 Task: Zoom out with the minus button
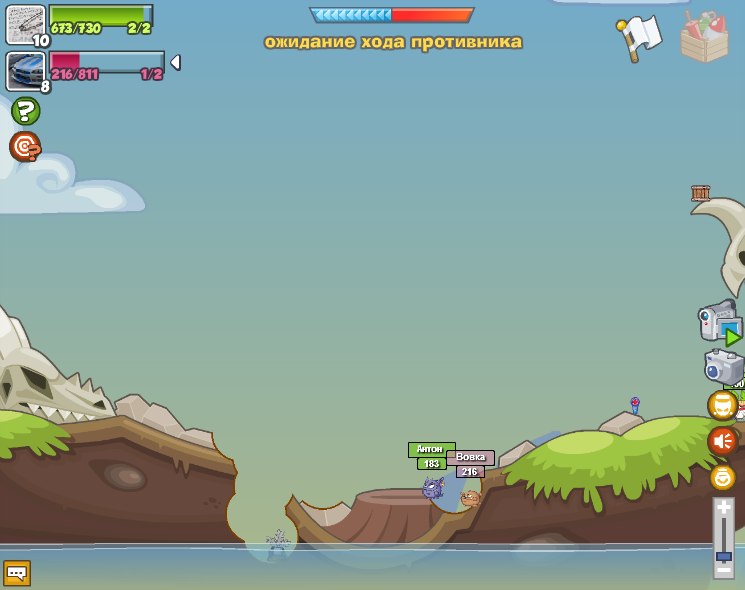tap(723, 569)
